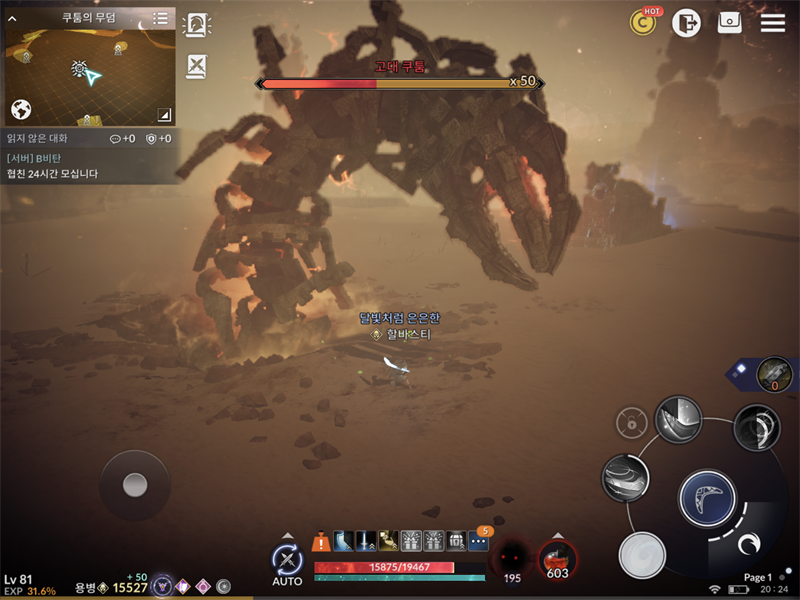
Task: Open the knight helmet book icon
Action: click(197, 25)
